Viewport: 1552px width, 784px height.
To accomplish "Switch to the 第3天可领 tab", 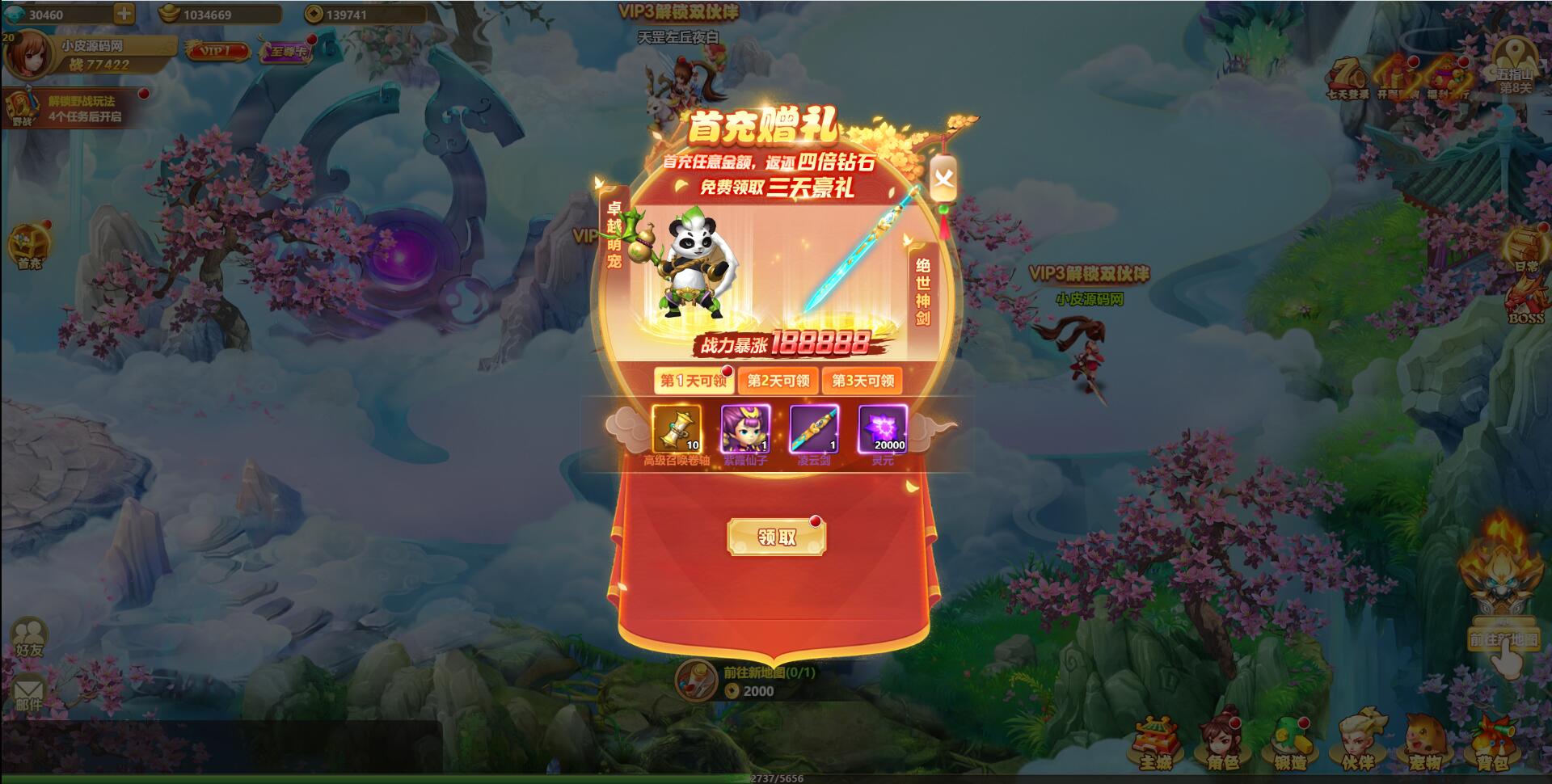I will [x=862, y=381].
